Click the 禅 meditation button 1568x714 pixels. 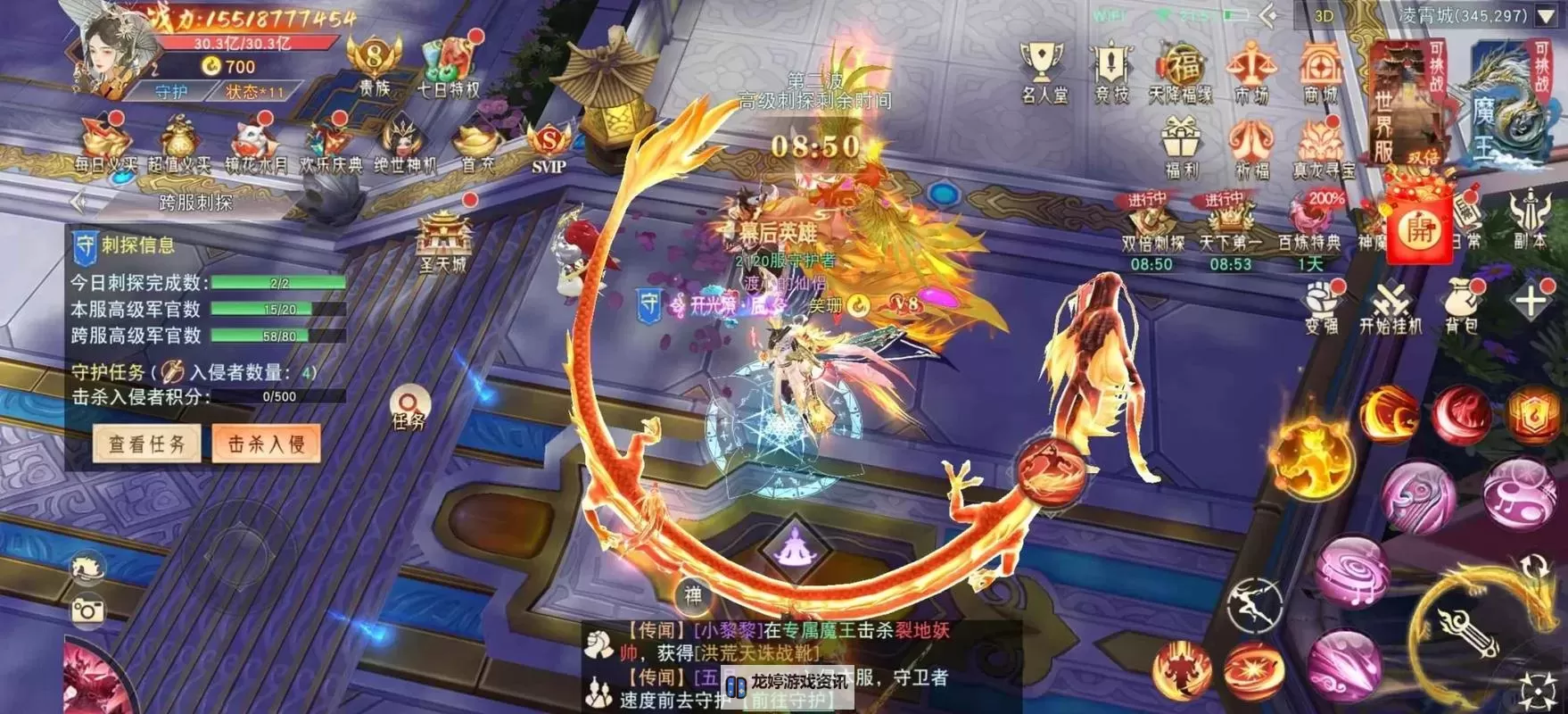tap(693, 594)
